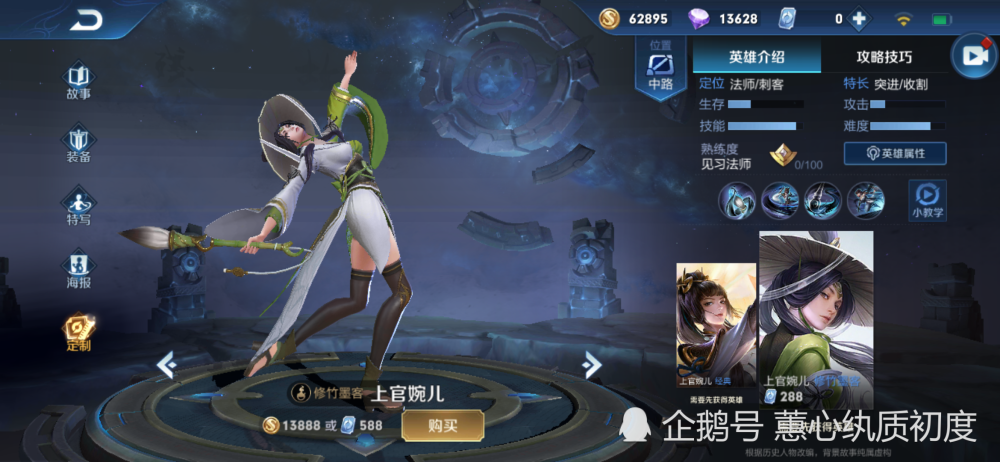Open the gold coin balance

click(635, 19)
